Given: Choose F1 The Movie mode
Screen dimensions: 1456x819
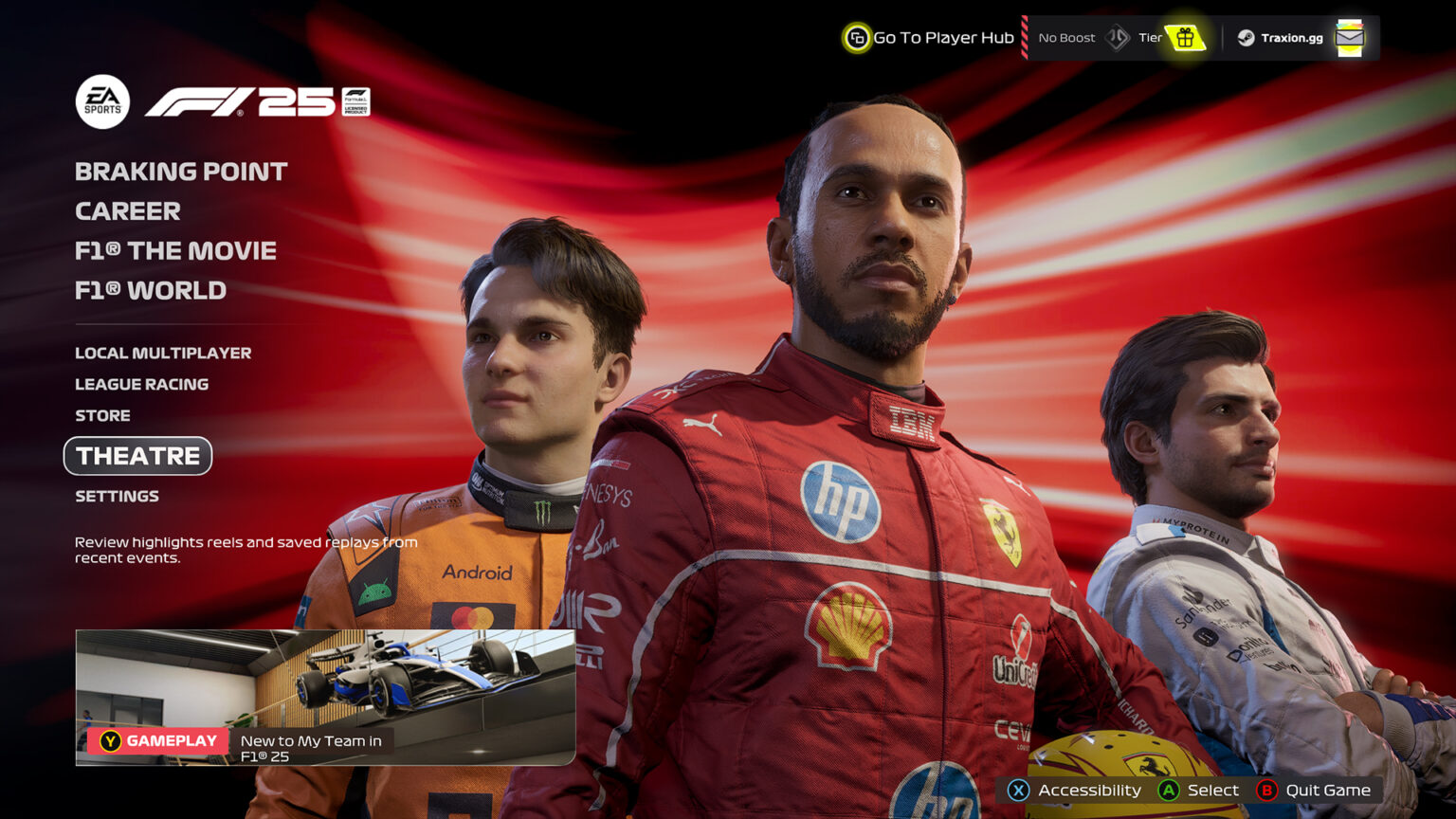Looking at the screenshot, I should [x=175, y=251].
